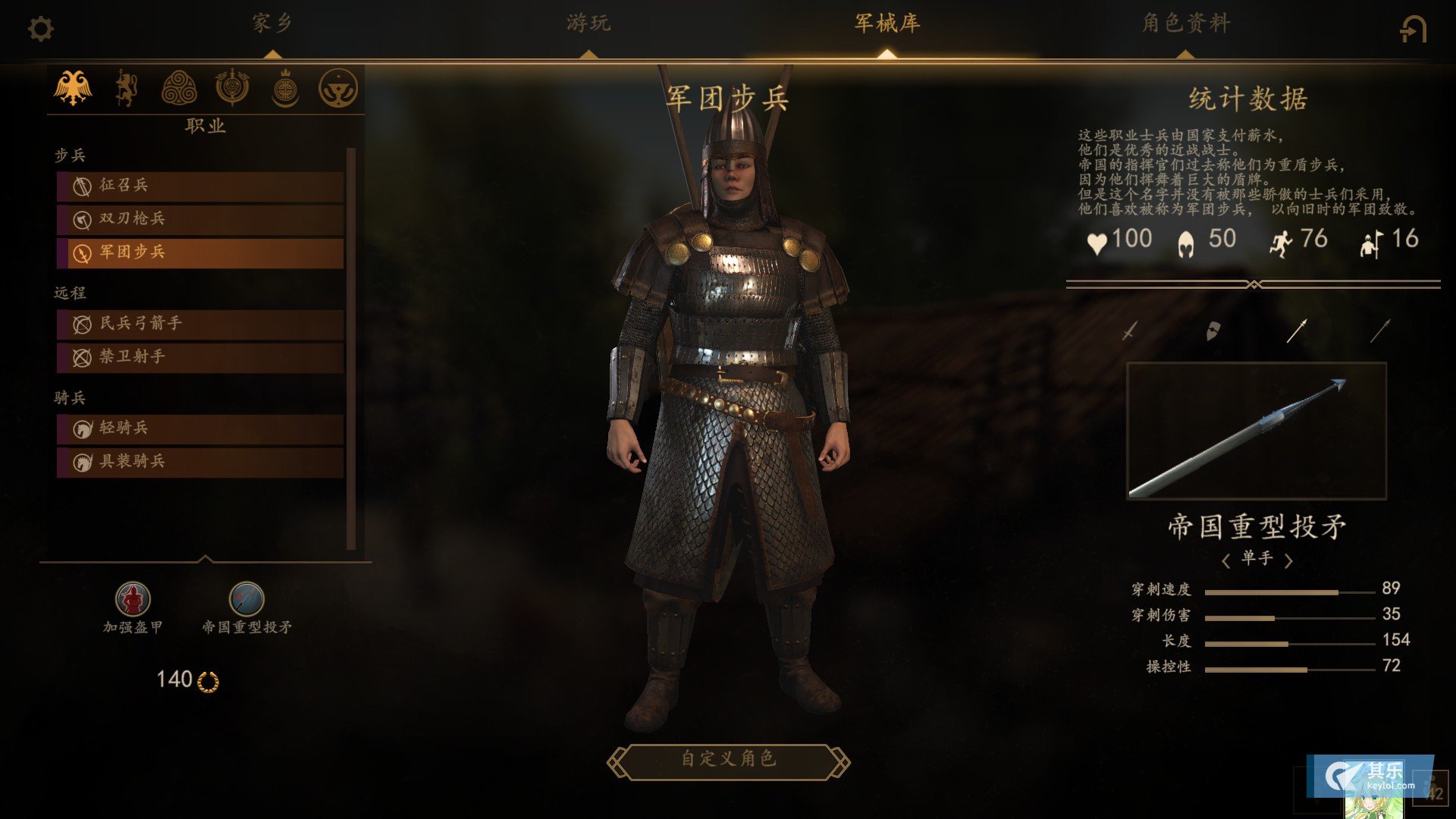Show the sword weapon slot
The width and height of the screenshot is (1456, 819).
pos(1130,331)
